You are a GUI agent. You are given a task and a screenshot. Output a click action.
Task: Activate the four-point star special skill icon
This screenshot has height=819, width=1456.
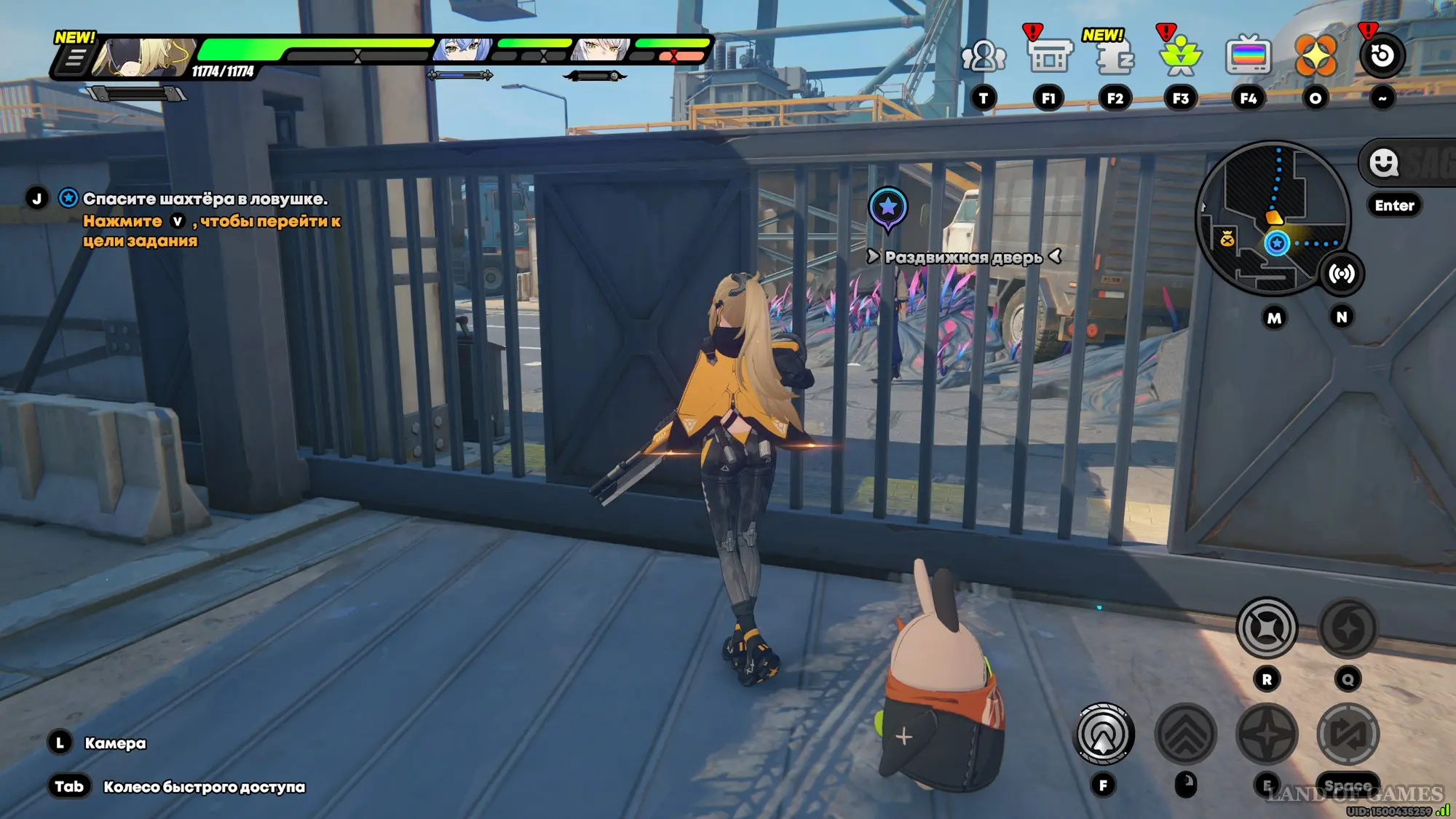1267,735
